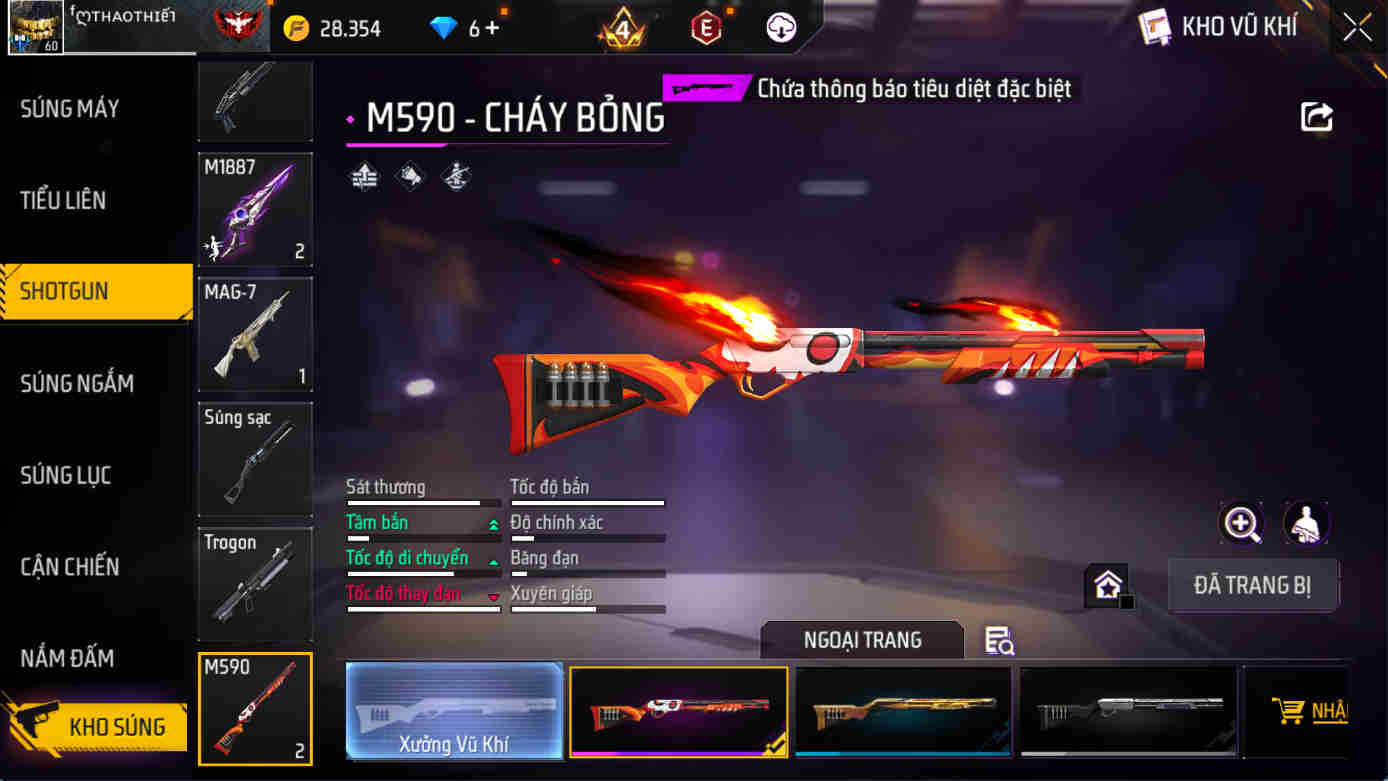Open Xưởng Vũ Khí
1388x781 pixels.
(453, 712)
